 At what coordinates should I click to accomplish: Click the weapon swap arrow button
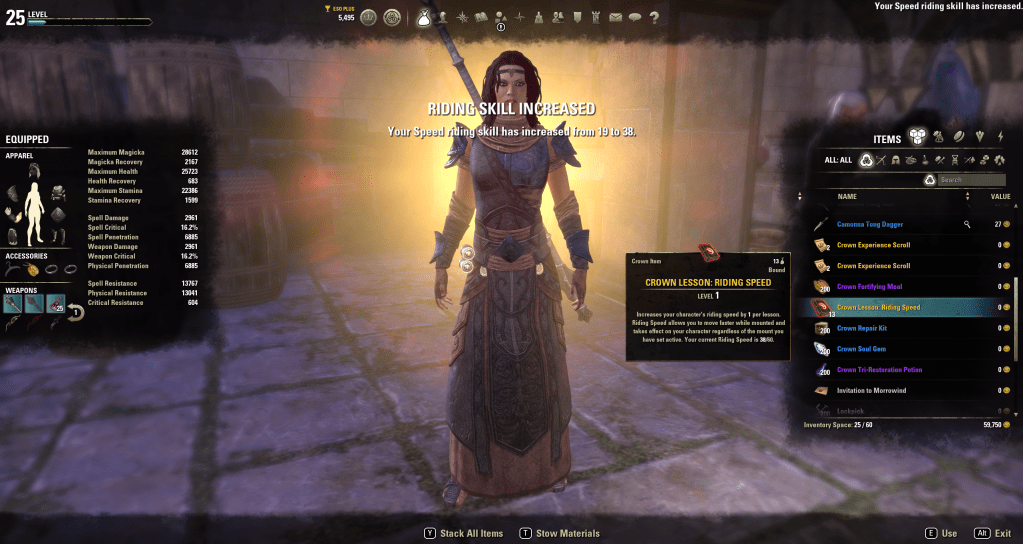click(x=76, y=311)
